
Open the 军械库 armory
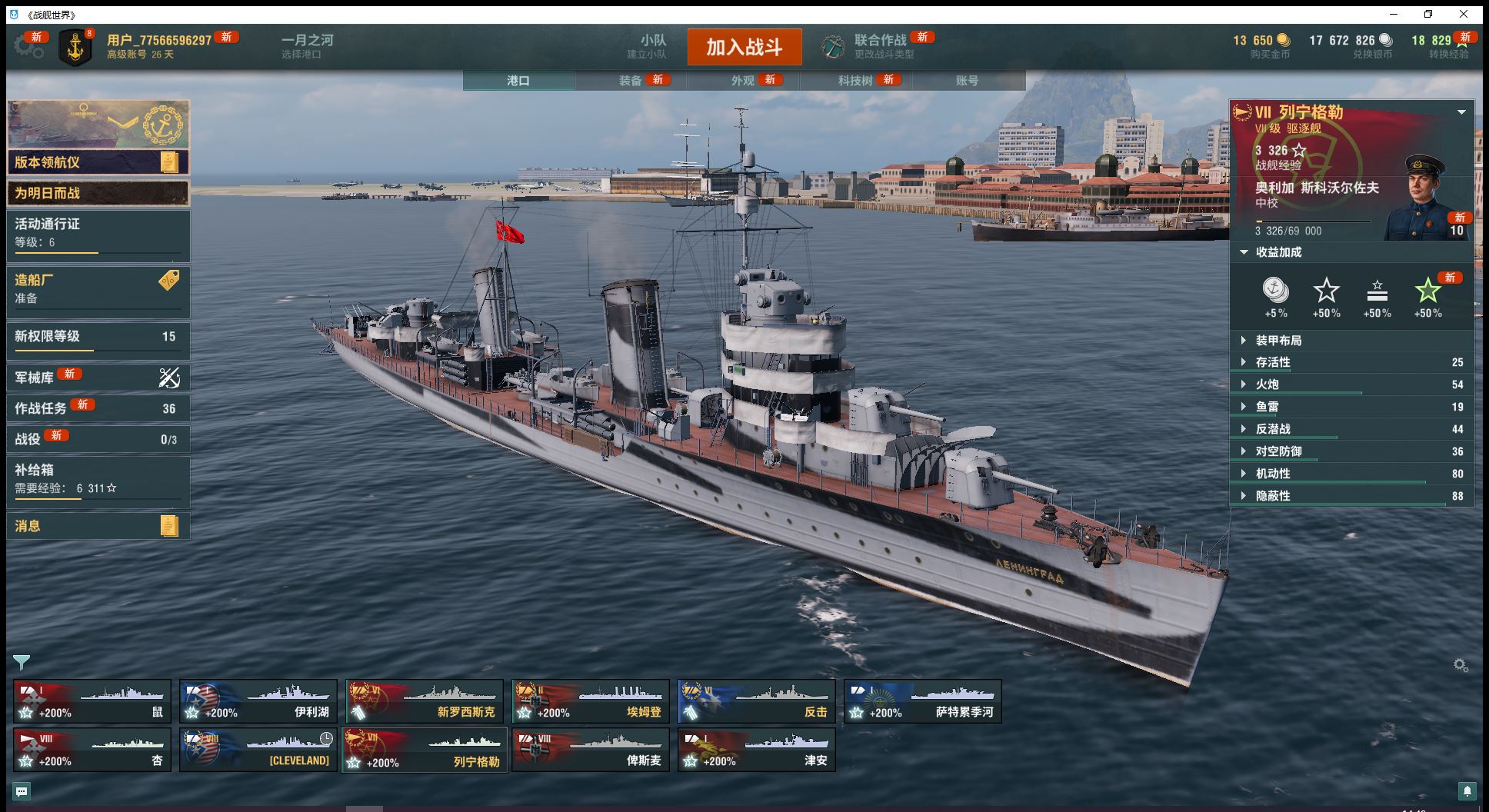pos(98,378)
